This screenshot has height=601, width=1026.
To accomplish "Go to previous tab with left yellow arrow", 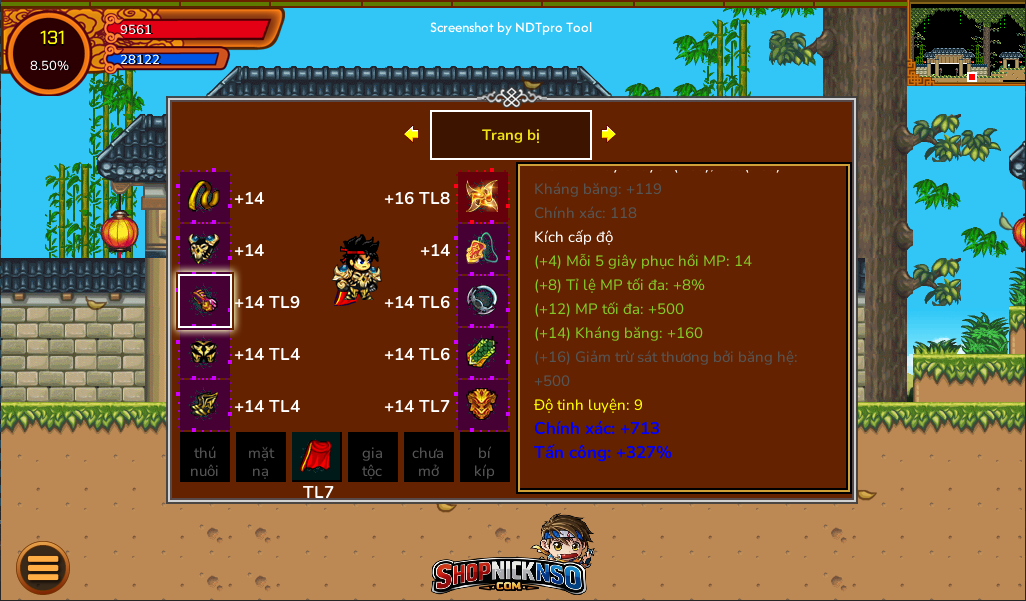I will [411, 134].
